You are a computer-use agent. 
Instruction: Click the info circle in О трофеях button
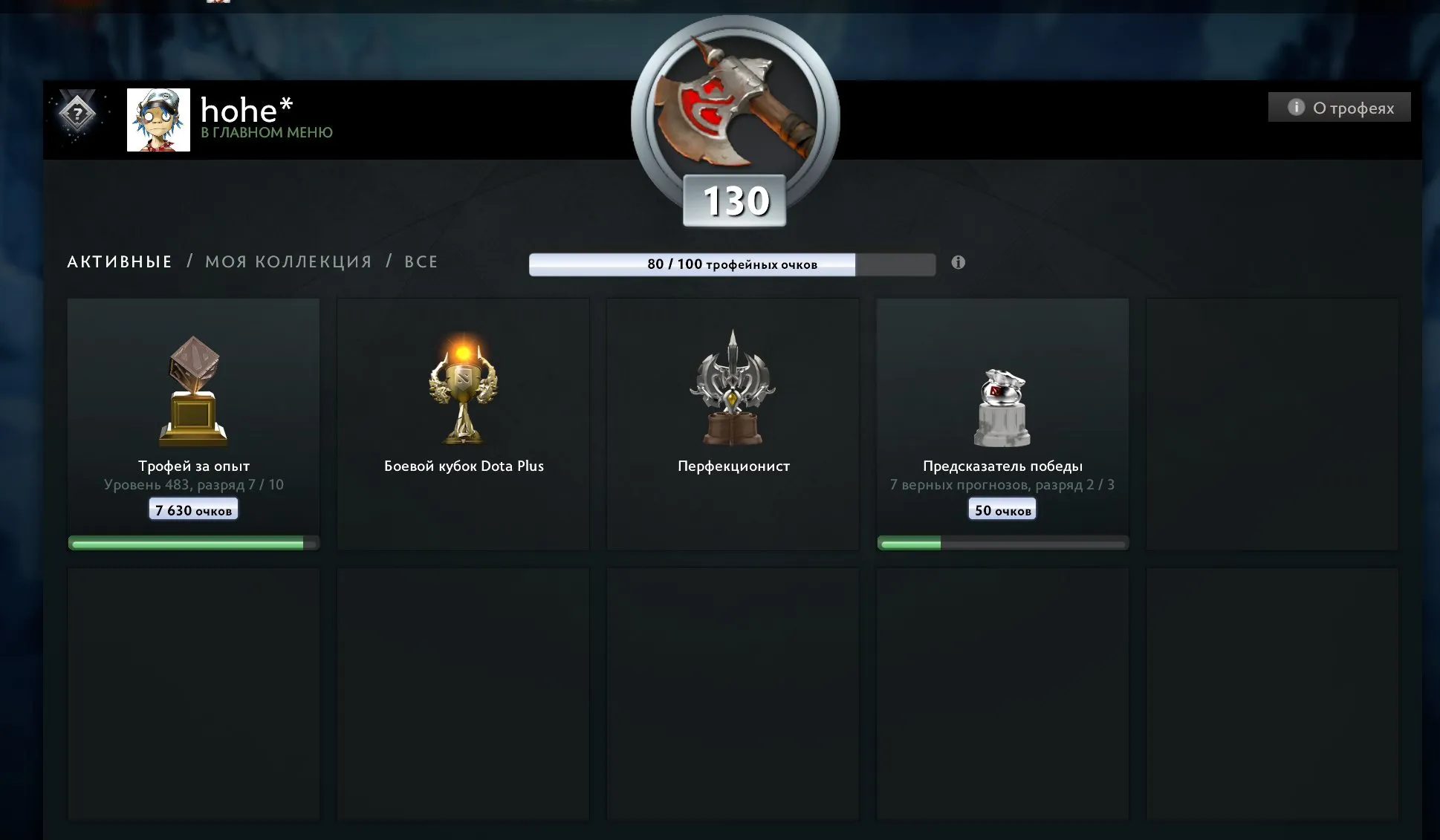coord(1297,107)
